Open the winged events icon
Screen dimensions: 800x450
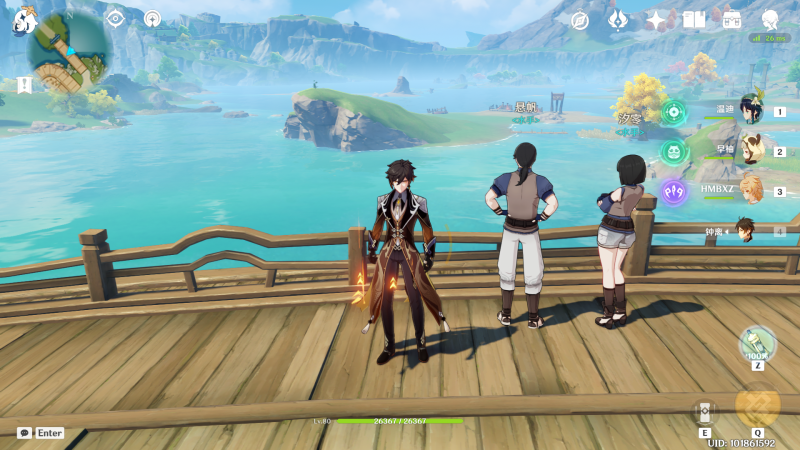[x=618, y=20]
